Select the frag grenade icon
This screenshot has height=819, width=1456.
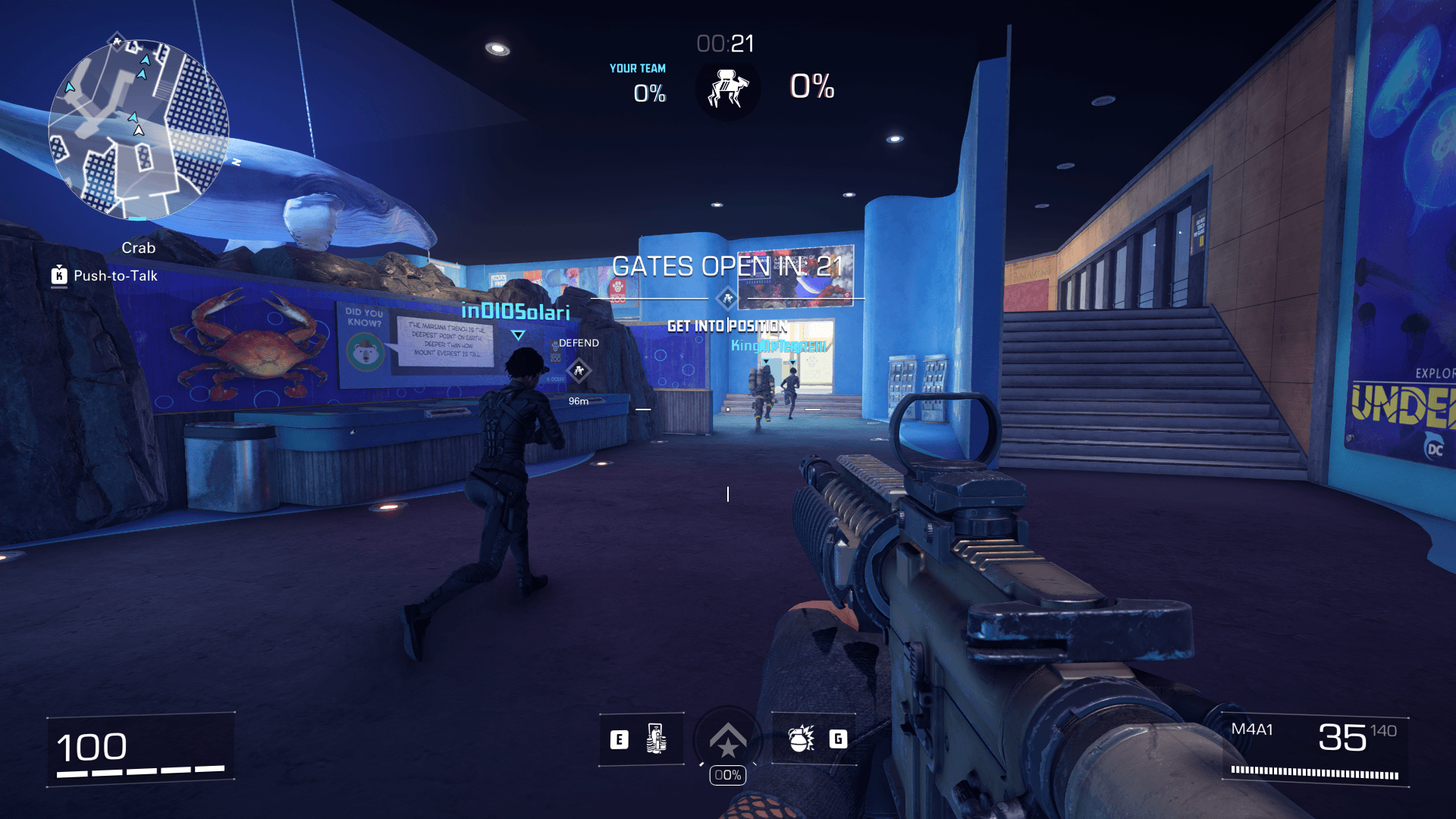(x=801, y=739)
